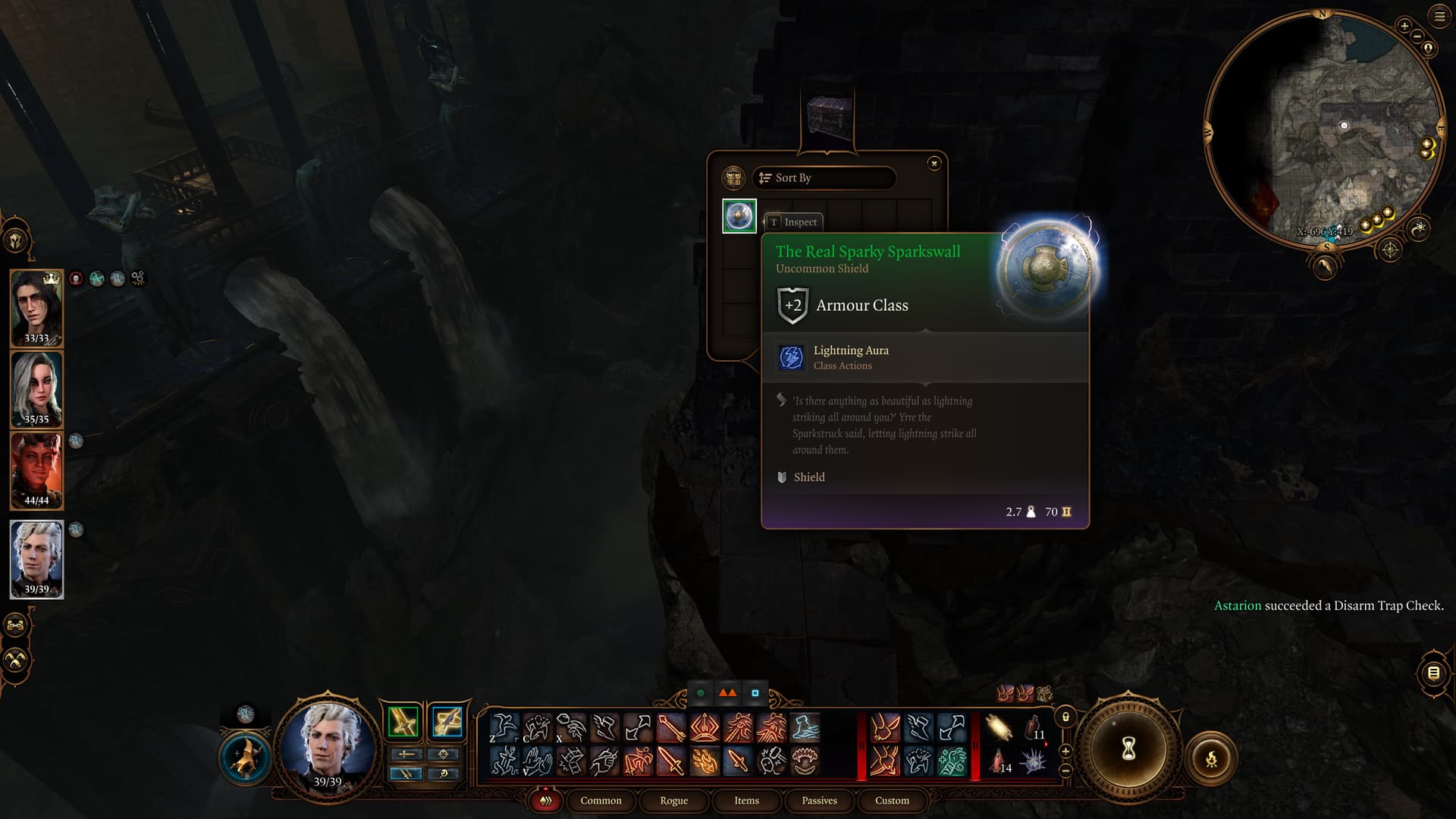Open the combat log button
This screenshot has height=819, width=1456.
1433,673
